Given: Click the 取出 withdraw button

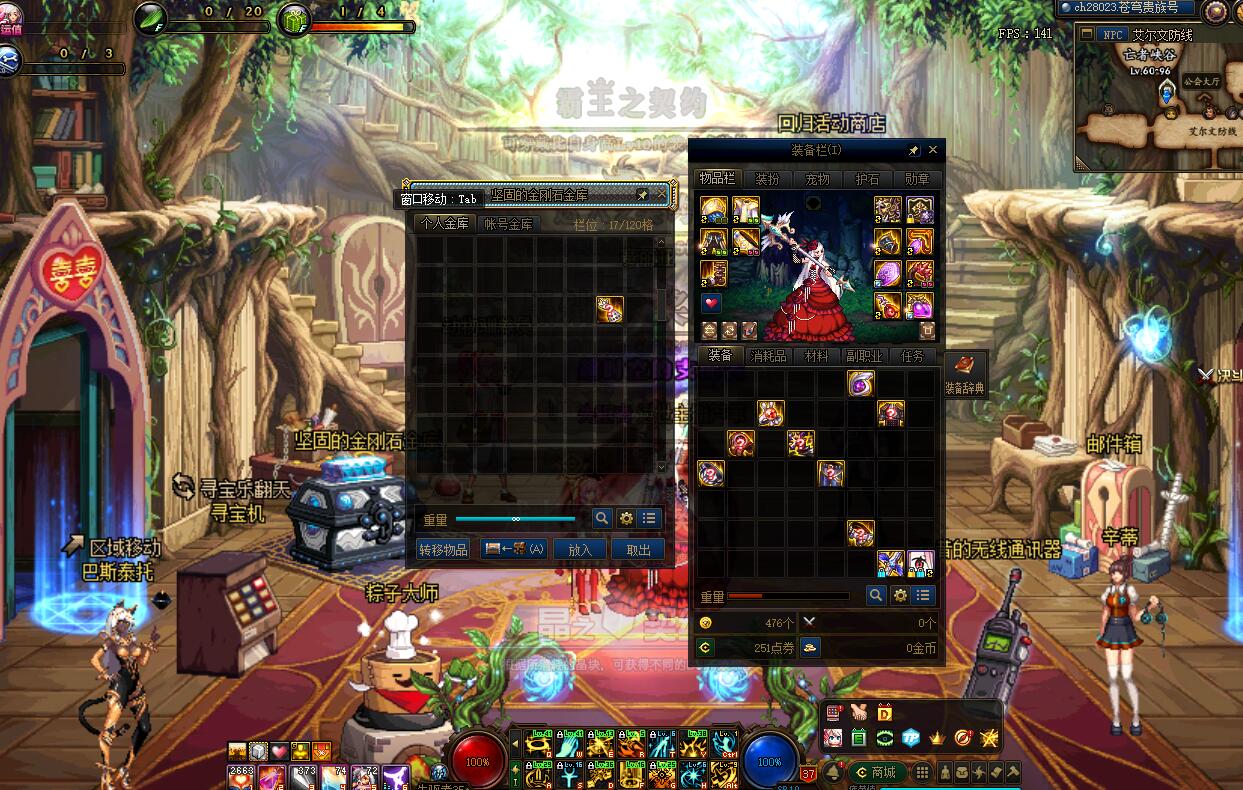Looking at the screenshot, I should tap(638, 549).
